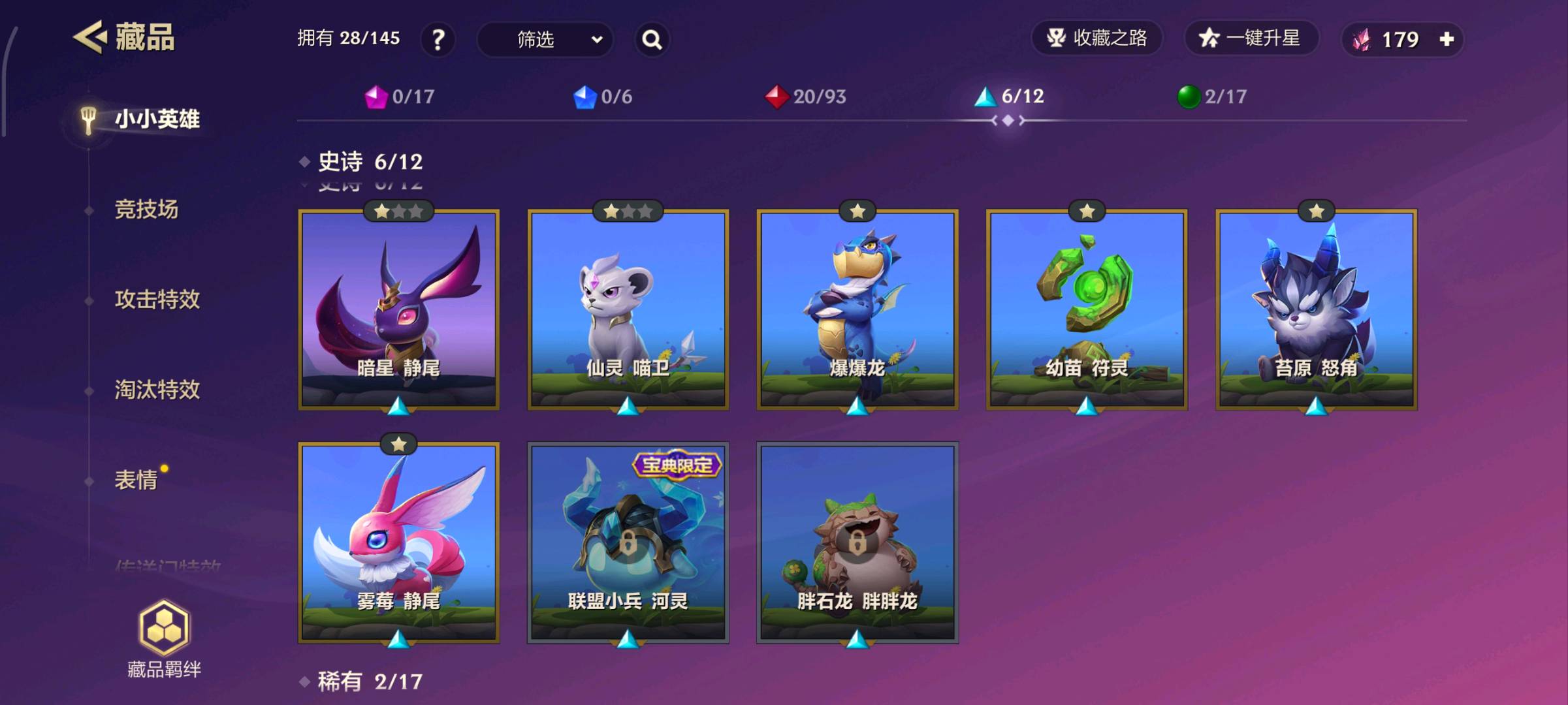
Task: Open the 攻击特效 category
Action: pyautogui.click(x=157, y=300)
